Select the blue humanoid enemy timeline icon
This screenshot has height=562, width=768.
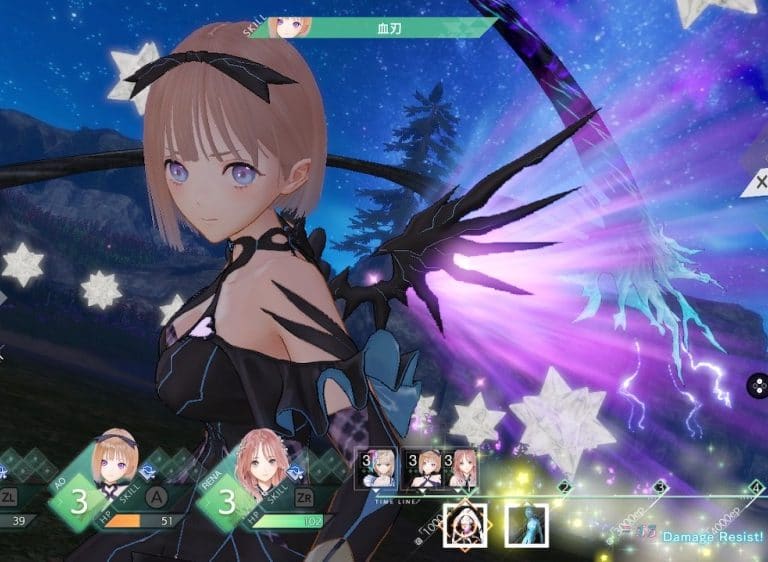526,524
